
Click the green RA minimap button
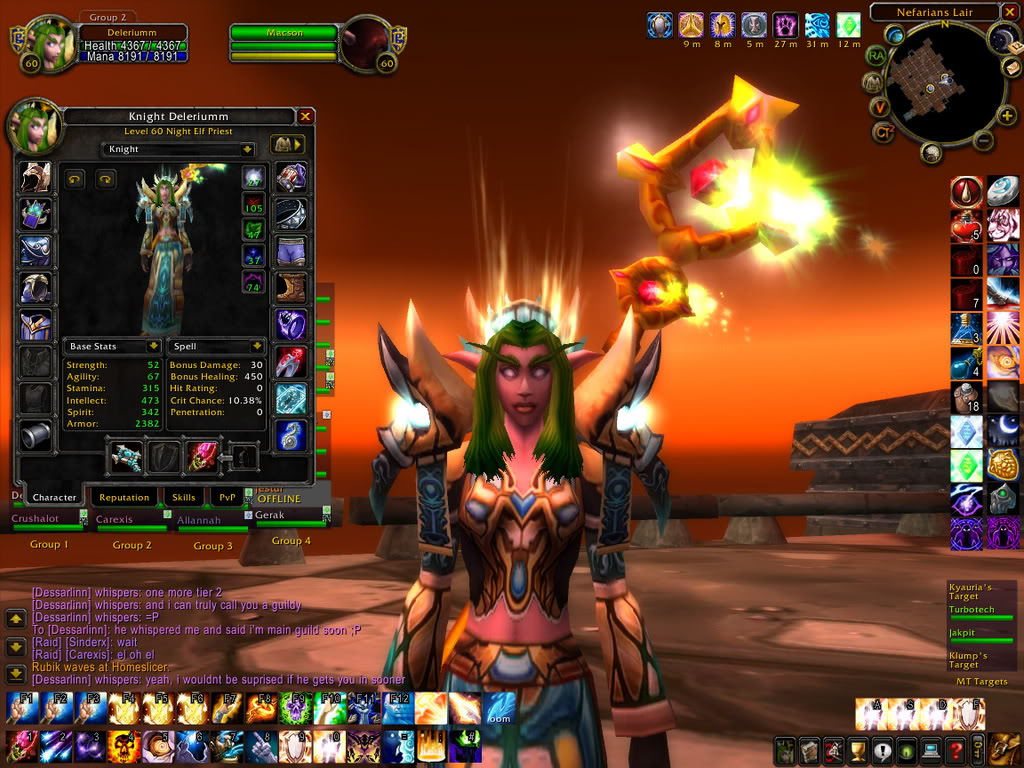point(877,56)
